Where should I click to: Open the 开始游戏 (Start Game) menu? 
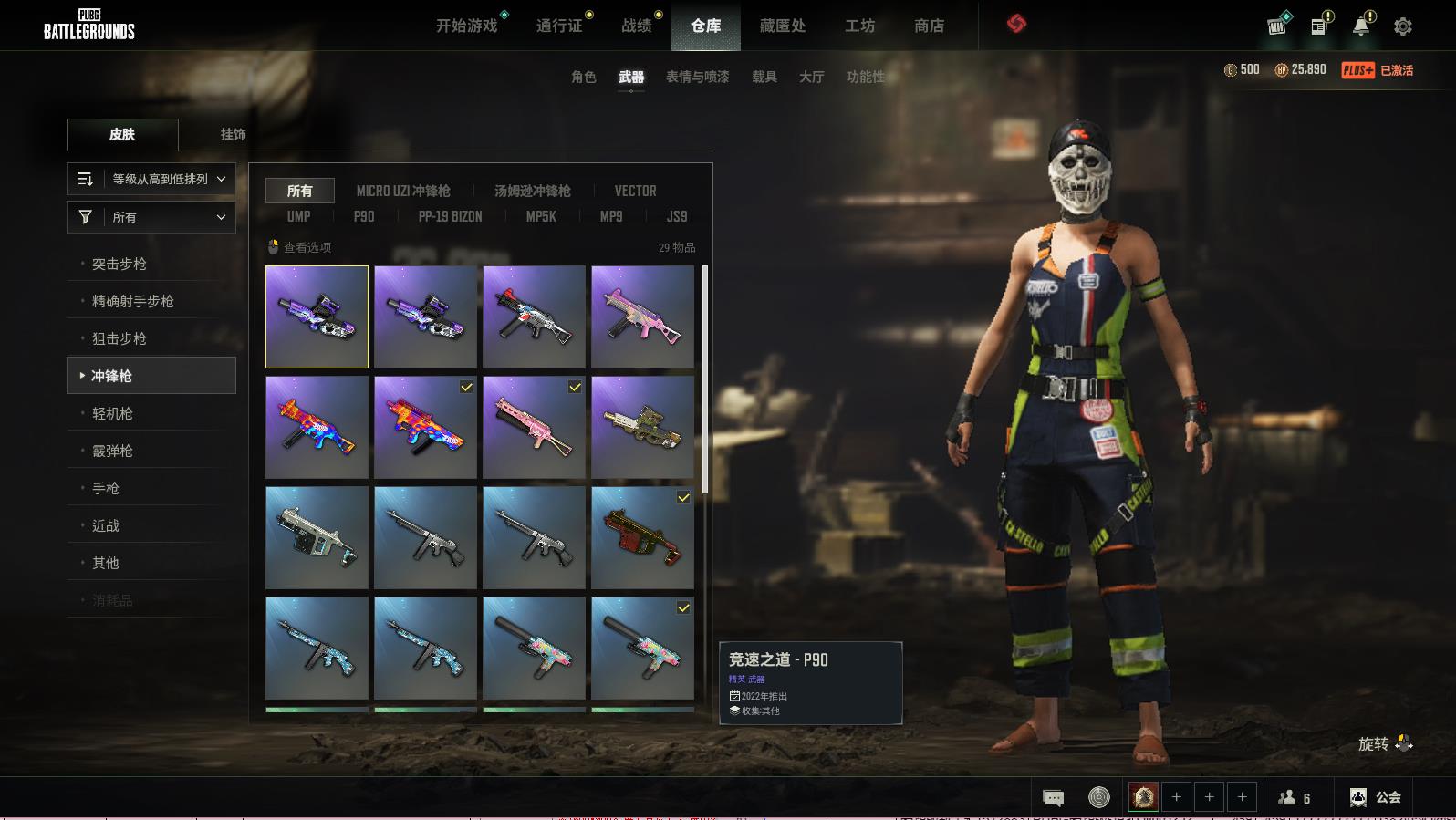[x=466, y=26]
